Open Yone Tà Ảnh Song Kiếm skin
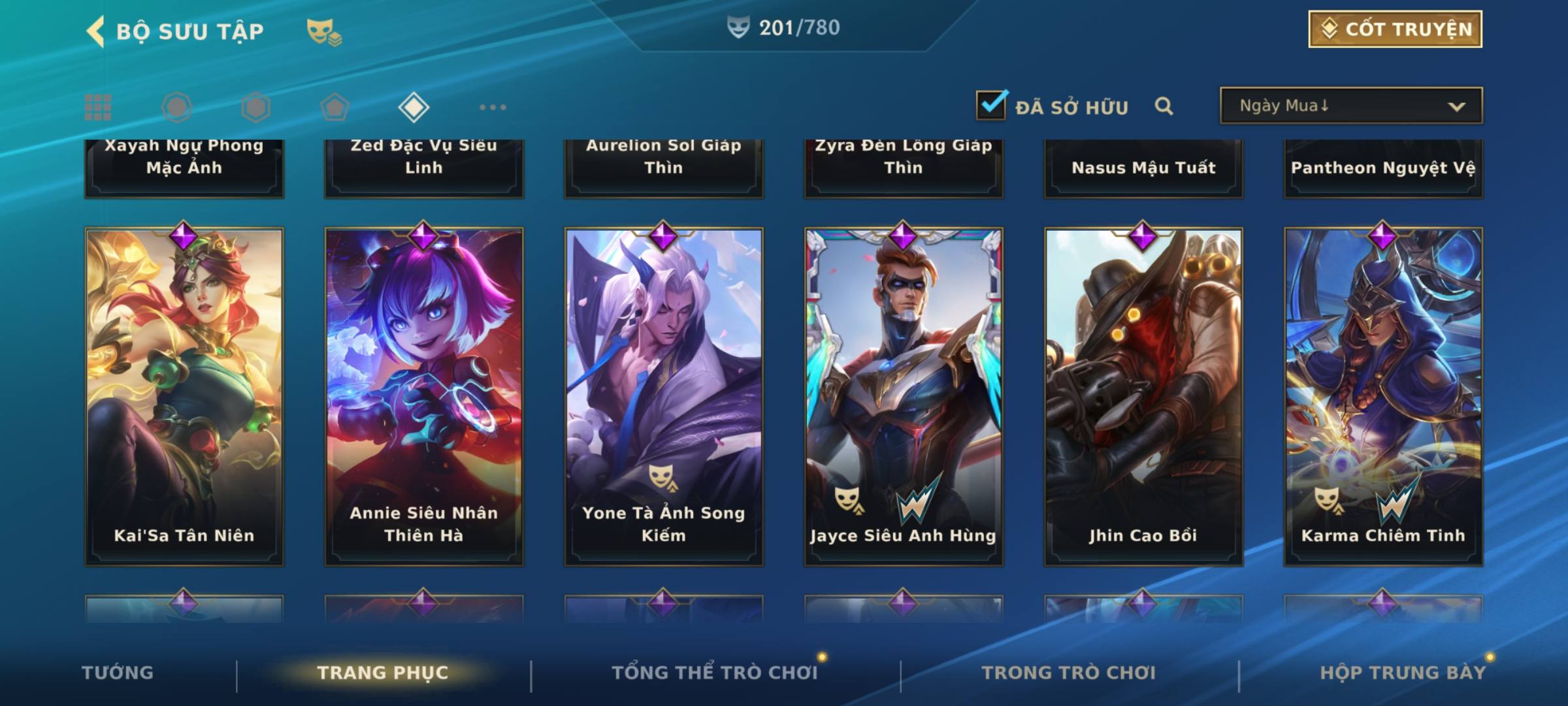The width and height of the screenshot is (1568, 706). (x=664, y=396)
